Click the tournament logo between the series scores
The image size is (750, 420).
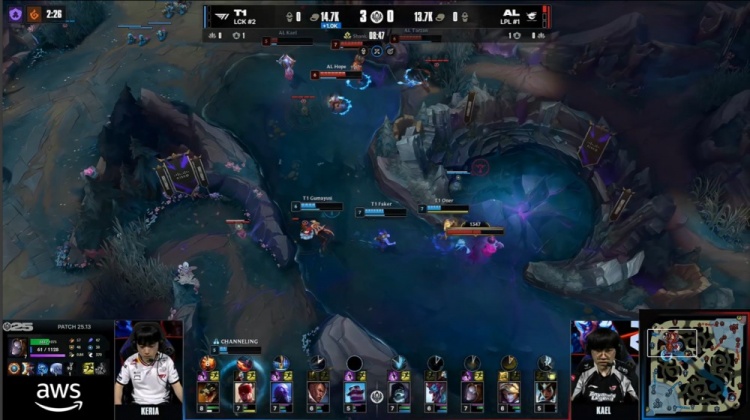(x=376, y=16)
